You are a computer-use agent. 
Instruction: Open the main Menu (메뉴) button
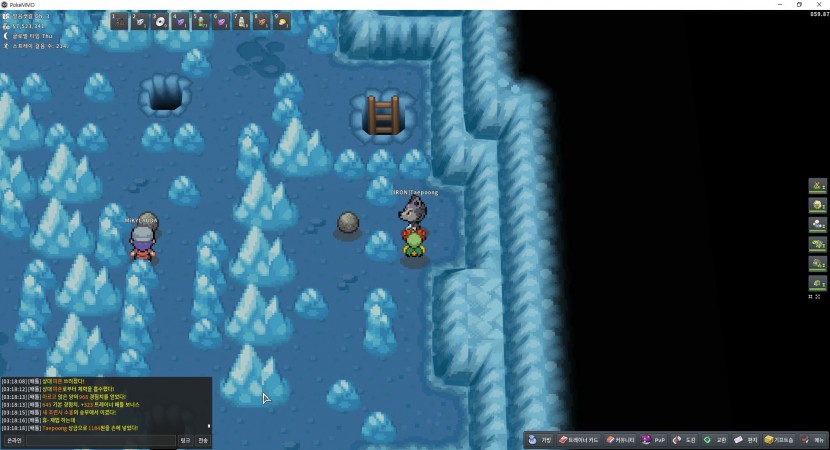[813, 440]
